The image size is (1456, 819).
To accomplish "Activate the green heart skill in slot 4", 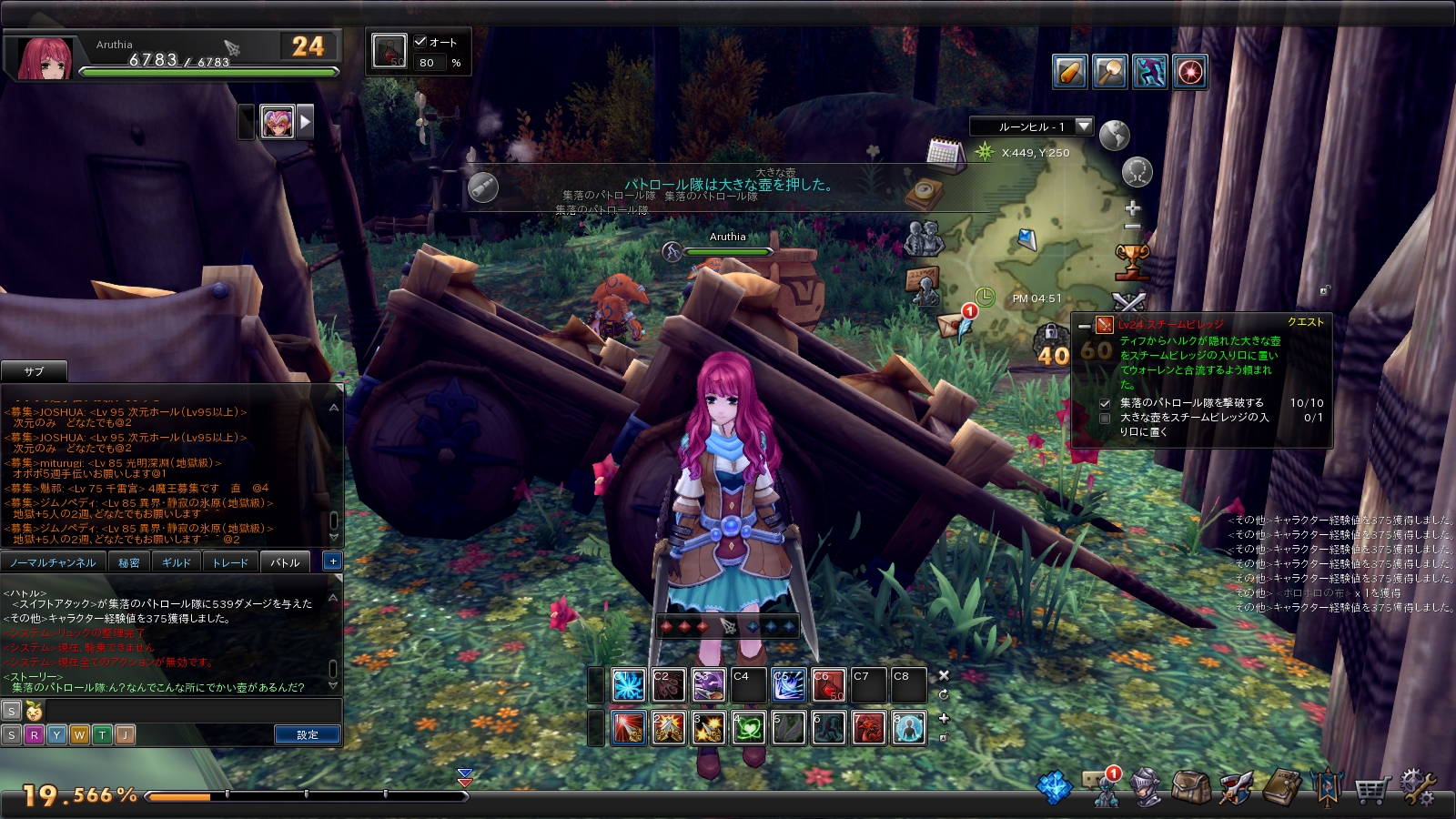I will (x=748, y=728).
